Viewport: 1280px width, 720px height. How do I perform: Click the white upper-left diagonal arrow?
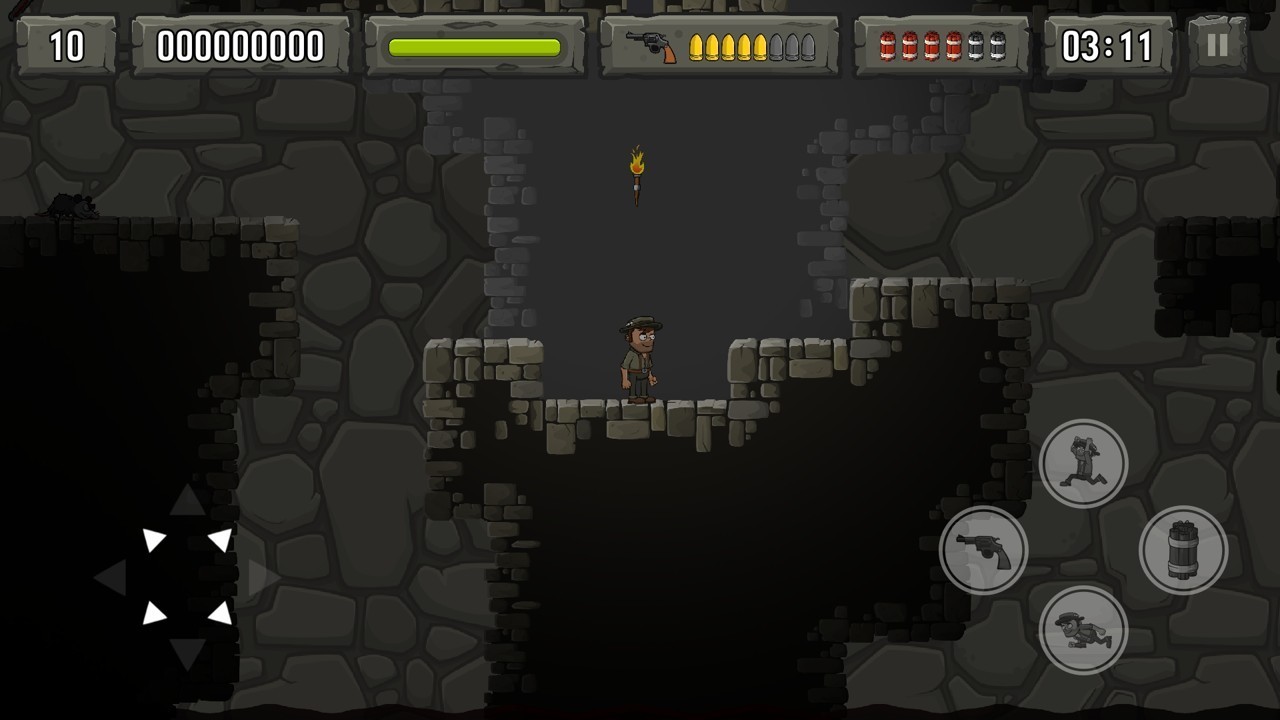click(153, 541)
